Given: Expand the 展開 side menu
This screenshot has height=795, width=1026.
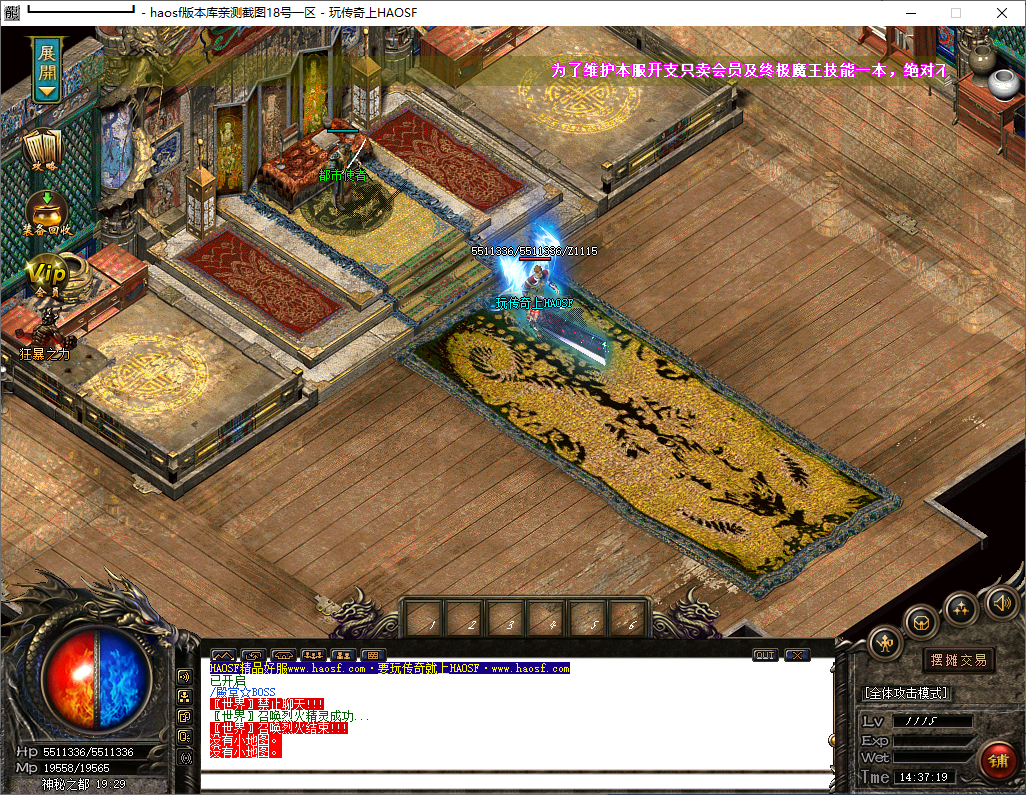Looking at the screenshot, I should pyautogui.click(x=47, y=71).
